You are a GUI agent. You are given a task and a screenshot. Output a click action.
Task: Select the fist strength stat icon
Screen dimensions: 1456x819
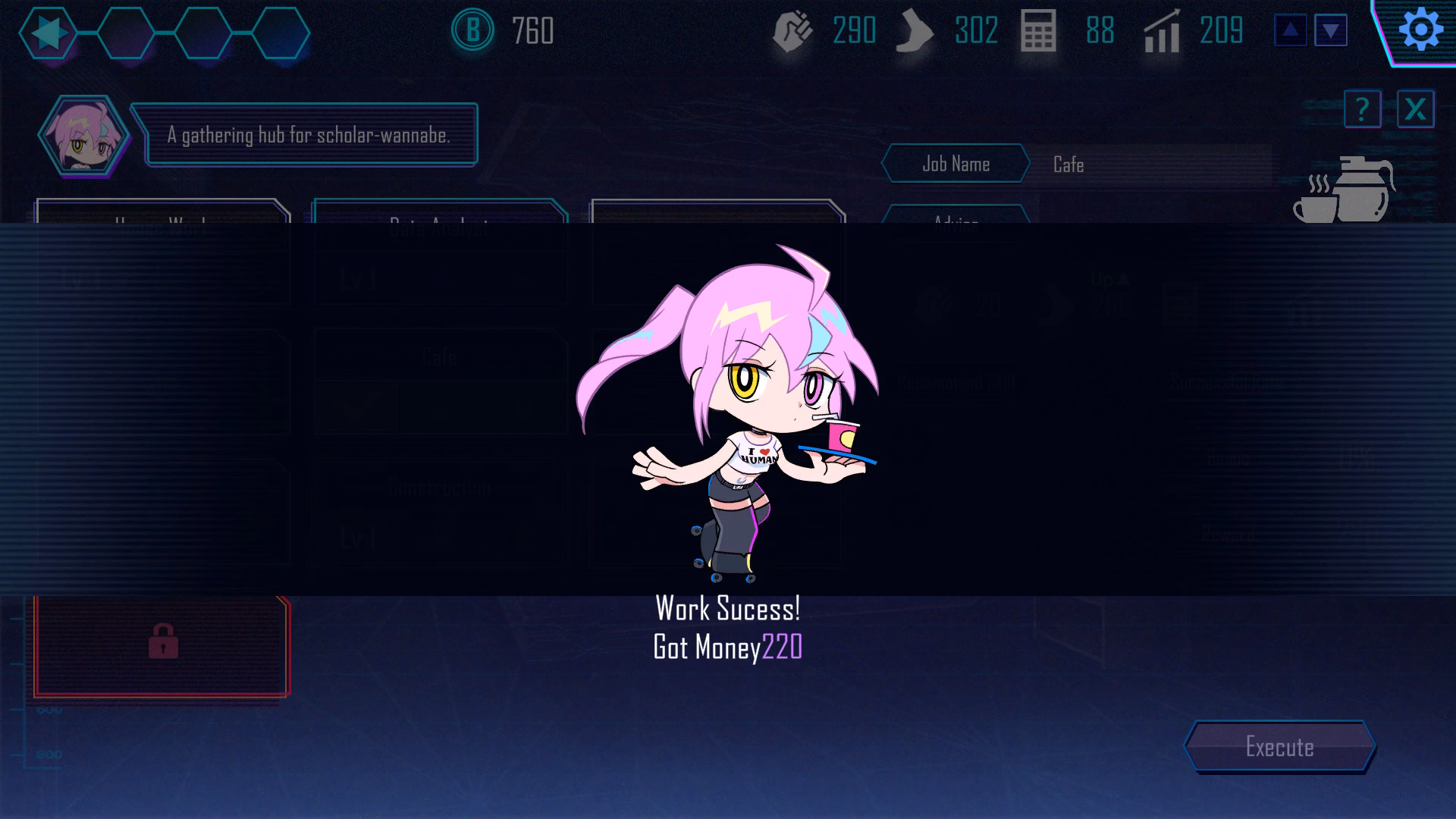pos(791,32)
